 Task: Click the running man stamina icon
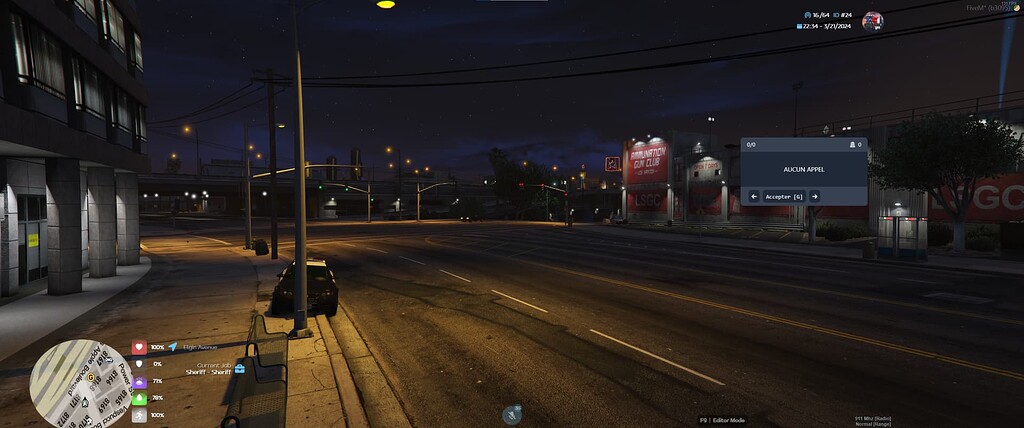(139, 414)
